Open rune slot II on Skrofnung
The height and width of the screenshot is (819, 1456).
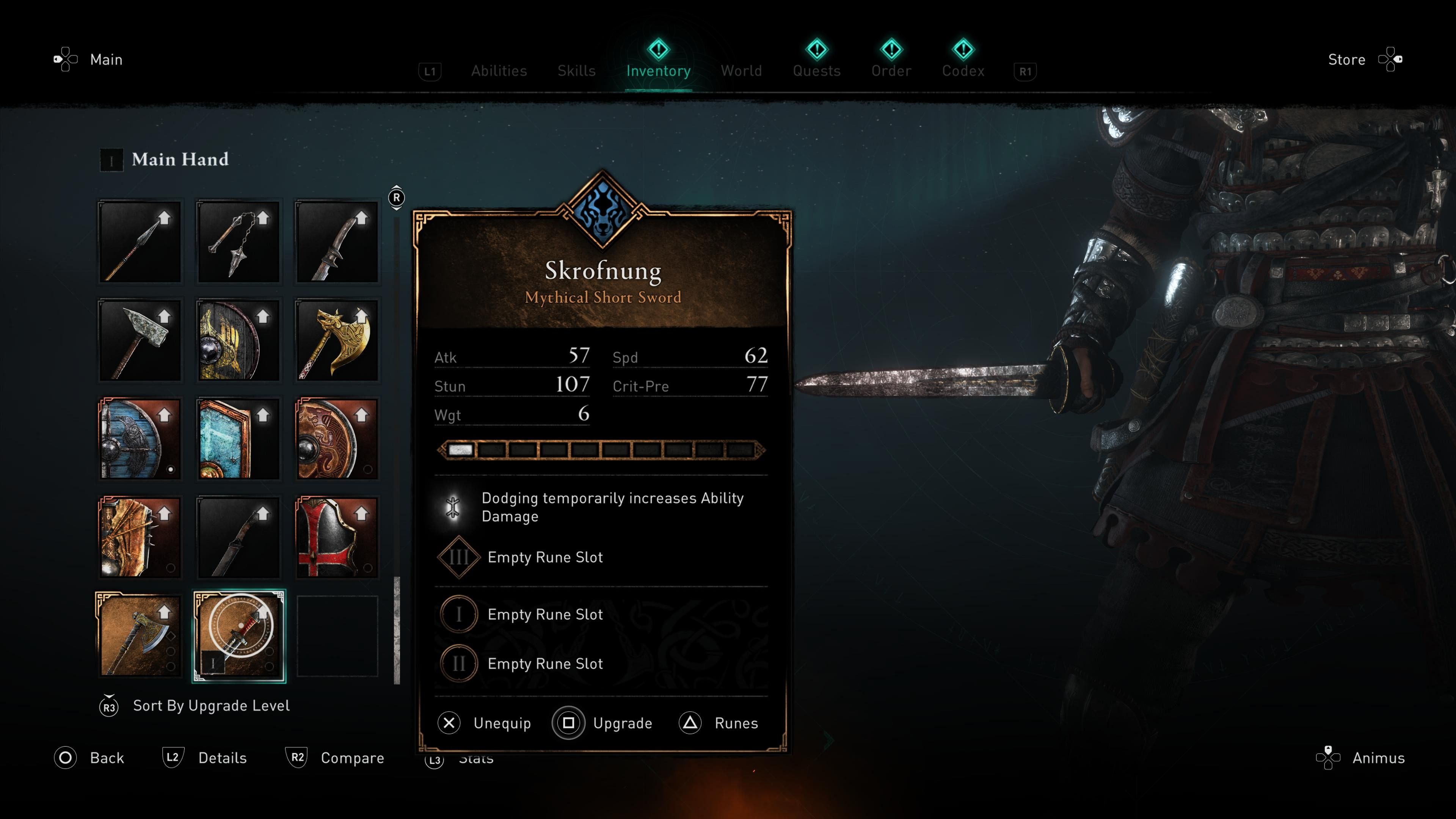[x=458, y=664]
